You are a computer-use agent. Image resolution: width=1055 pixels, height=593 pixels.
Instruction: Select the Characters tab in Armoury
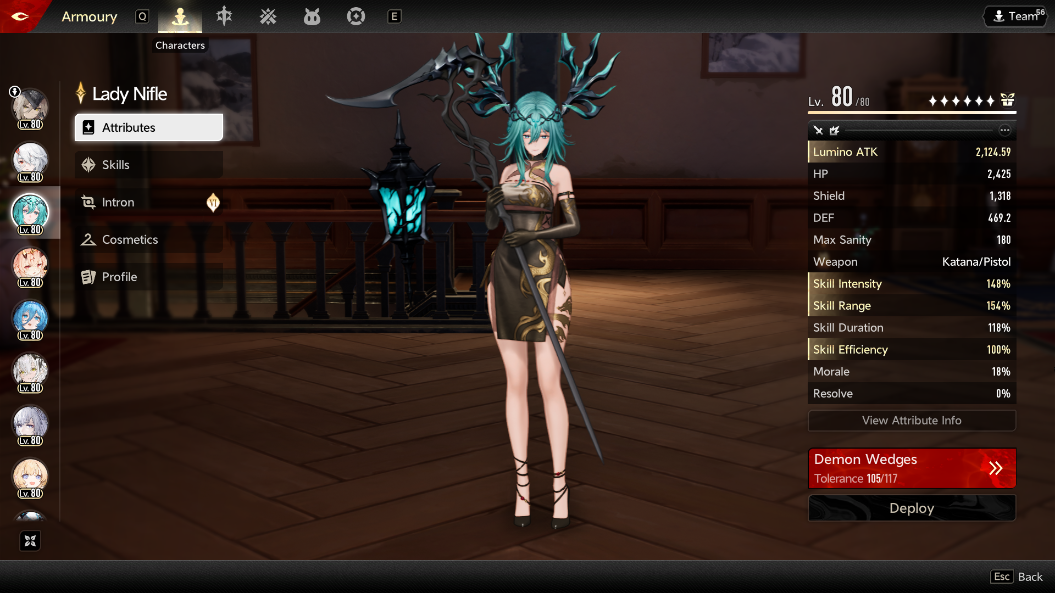pyautogui.click(x=180, y=16)
